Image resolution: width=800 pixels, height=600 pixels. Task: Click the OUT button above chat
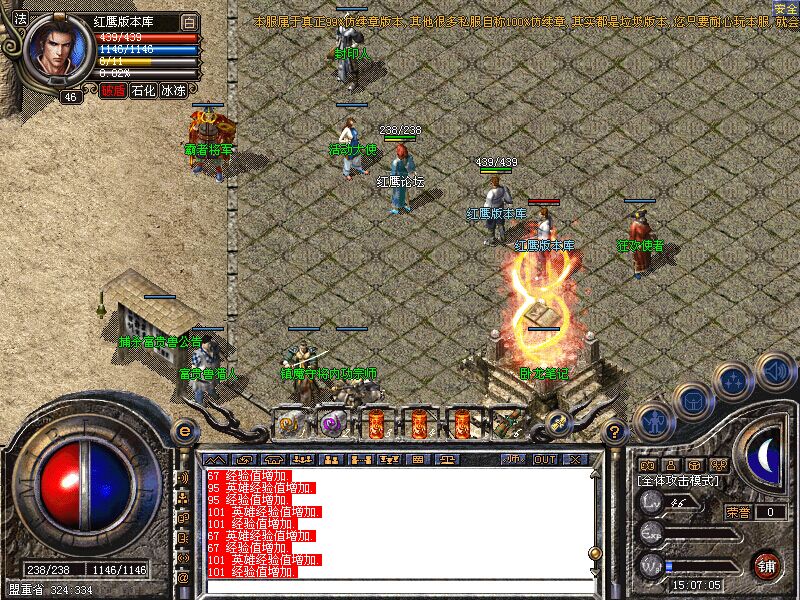pyautogui.click(x=545, y=460)
